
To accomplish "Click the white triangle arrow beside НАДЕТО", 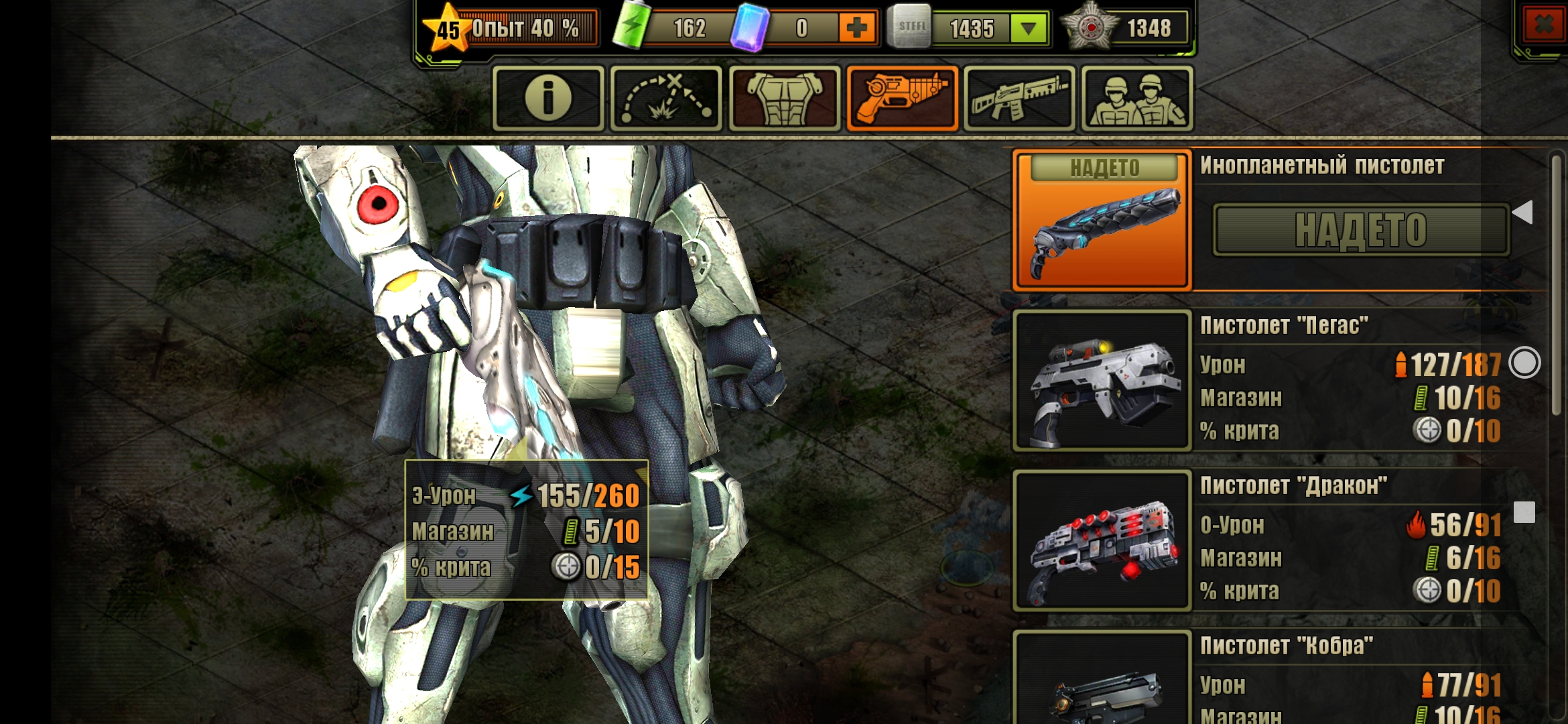I will pyautogui.click(x=1523, y=213).
